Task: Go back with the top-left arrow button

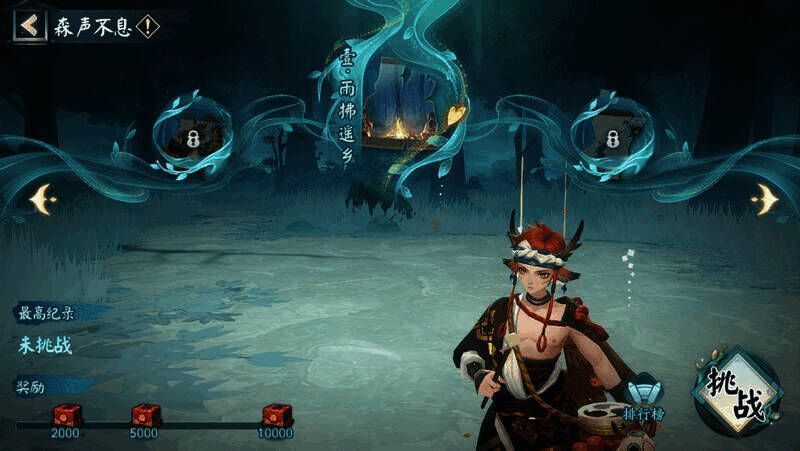Action: coord(28,25)
